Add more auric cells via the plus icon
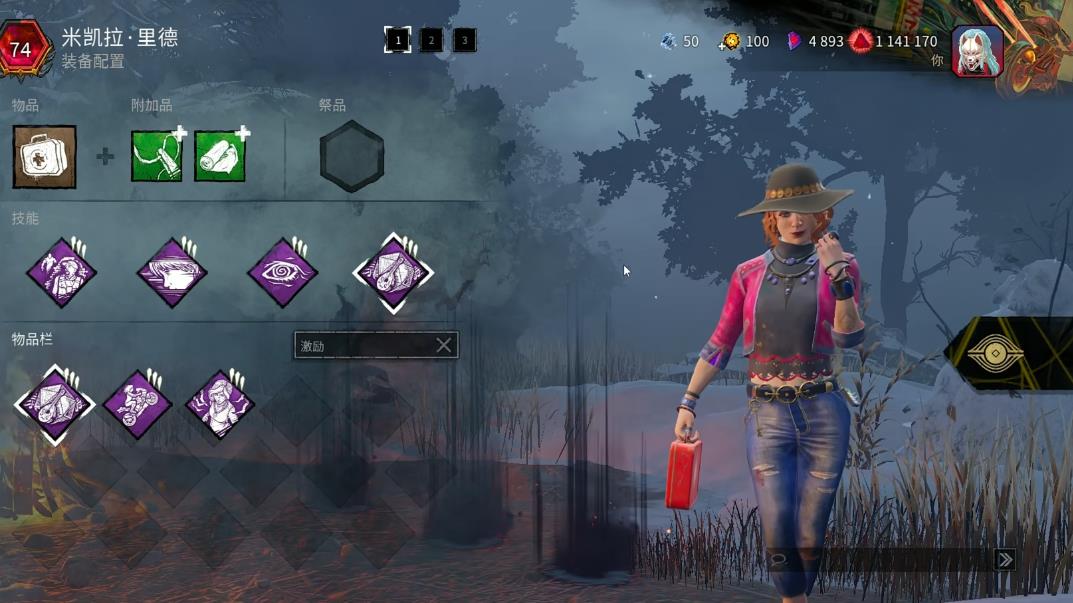Image resolution: width=1073 pixels, height=603 pixels. click(724, 45)
